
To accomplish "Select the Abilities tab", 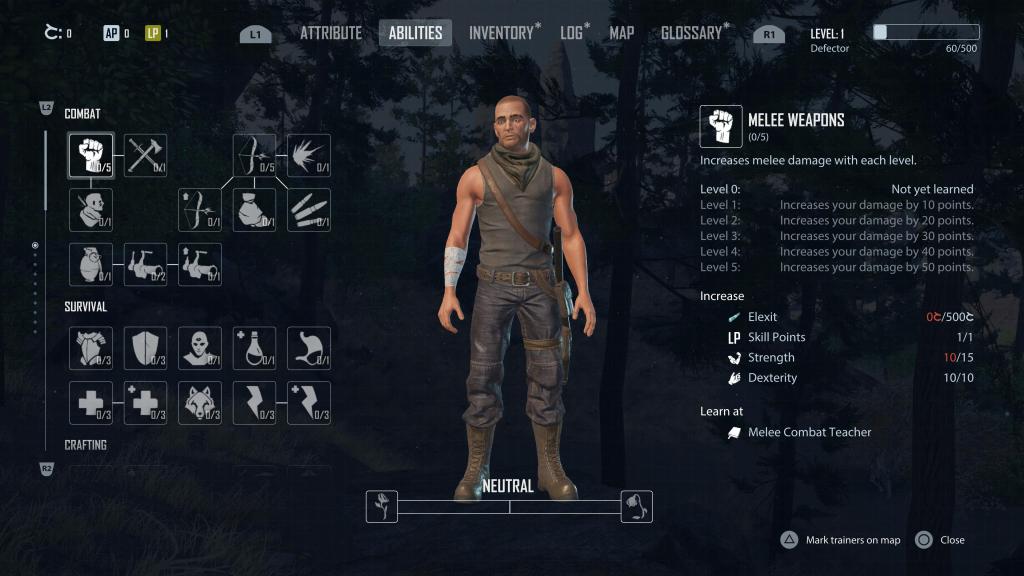I will [x=415, y=33].
